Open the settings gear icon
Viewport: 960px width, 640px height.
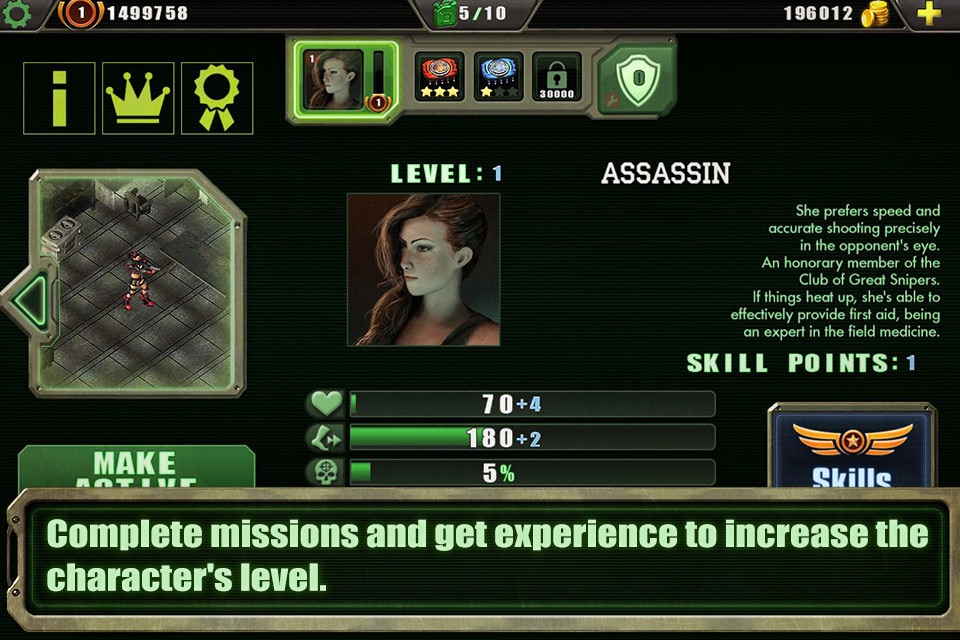[17, 13]
